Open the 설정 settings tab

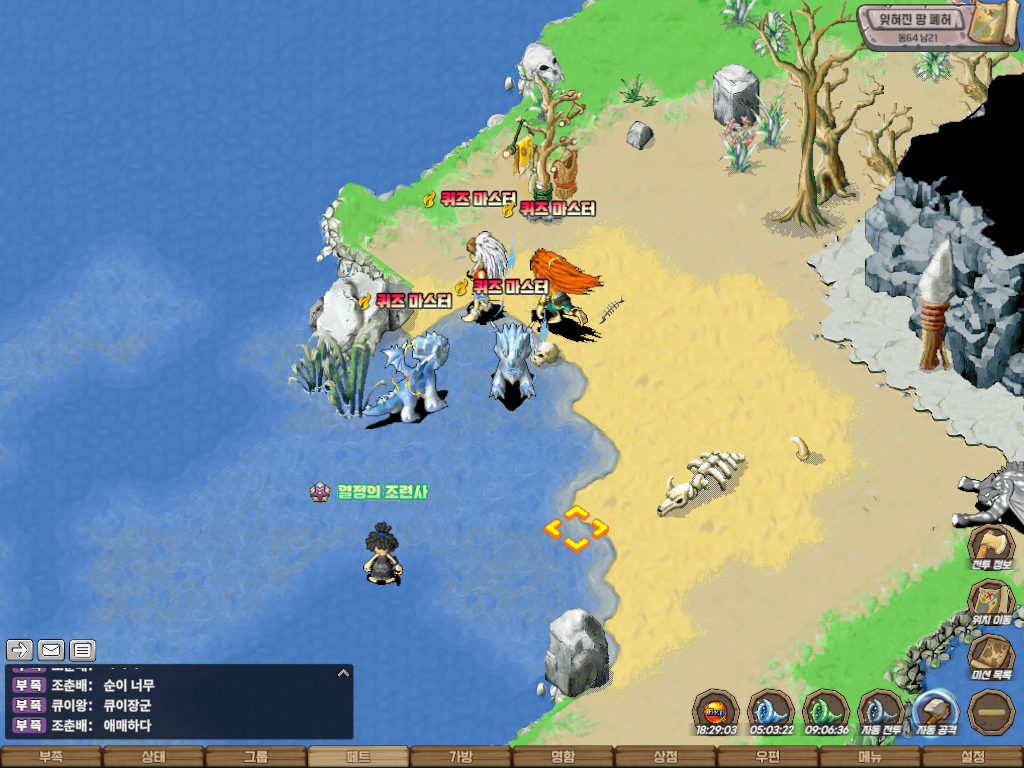point(972,757)
